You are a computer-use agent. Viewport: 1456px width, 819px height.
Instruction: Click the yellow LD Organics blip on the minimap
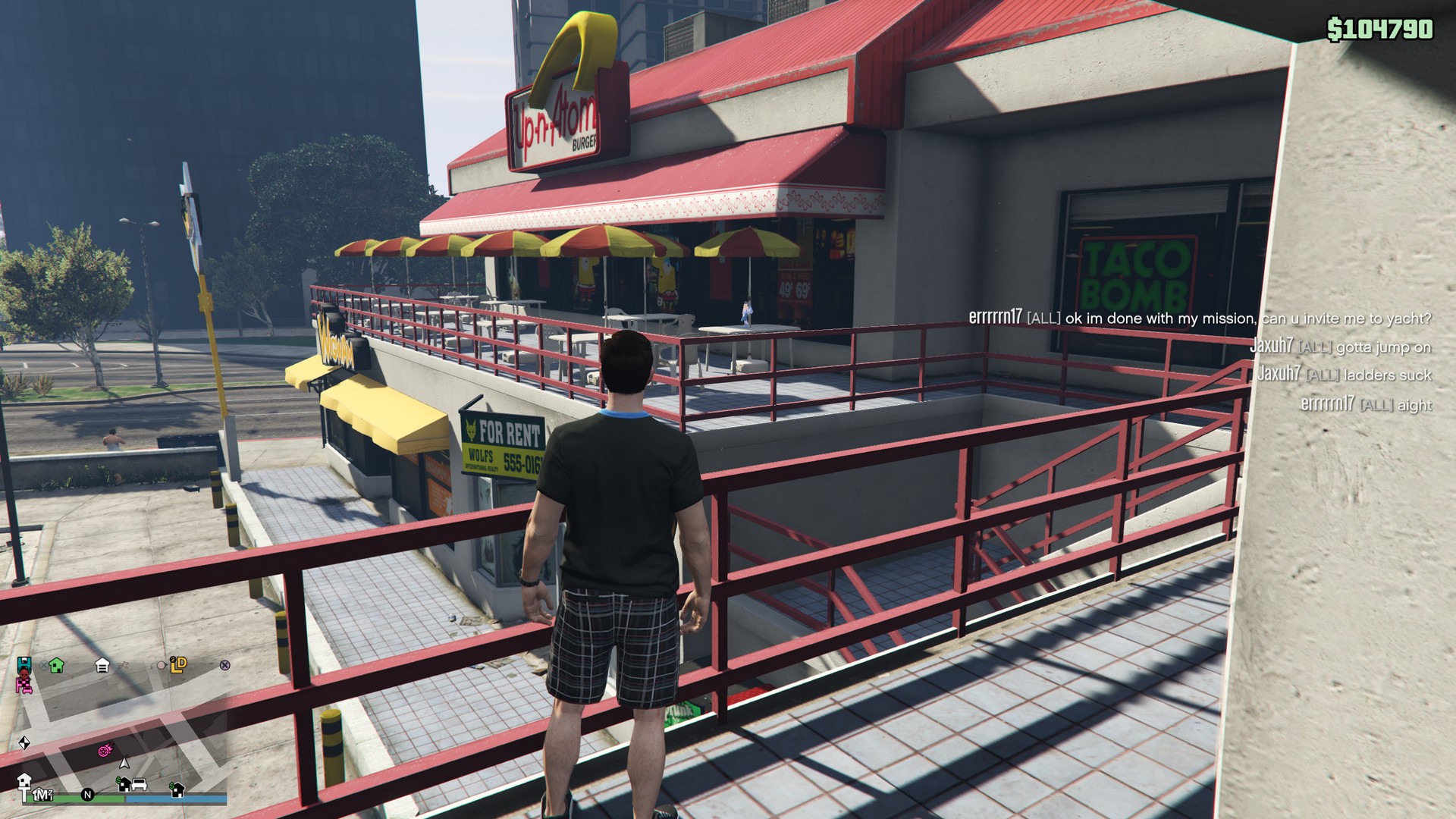177,665
